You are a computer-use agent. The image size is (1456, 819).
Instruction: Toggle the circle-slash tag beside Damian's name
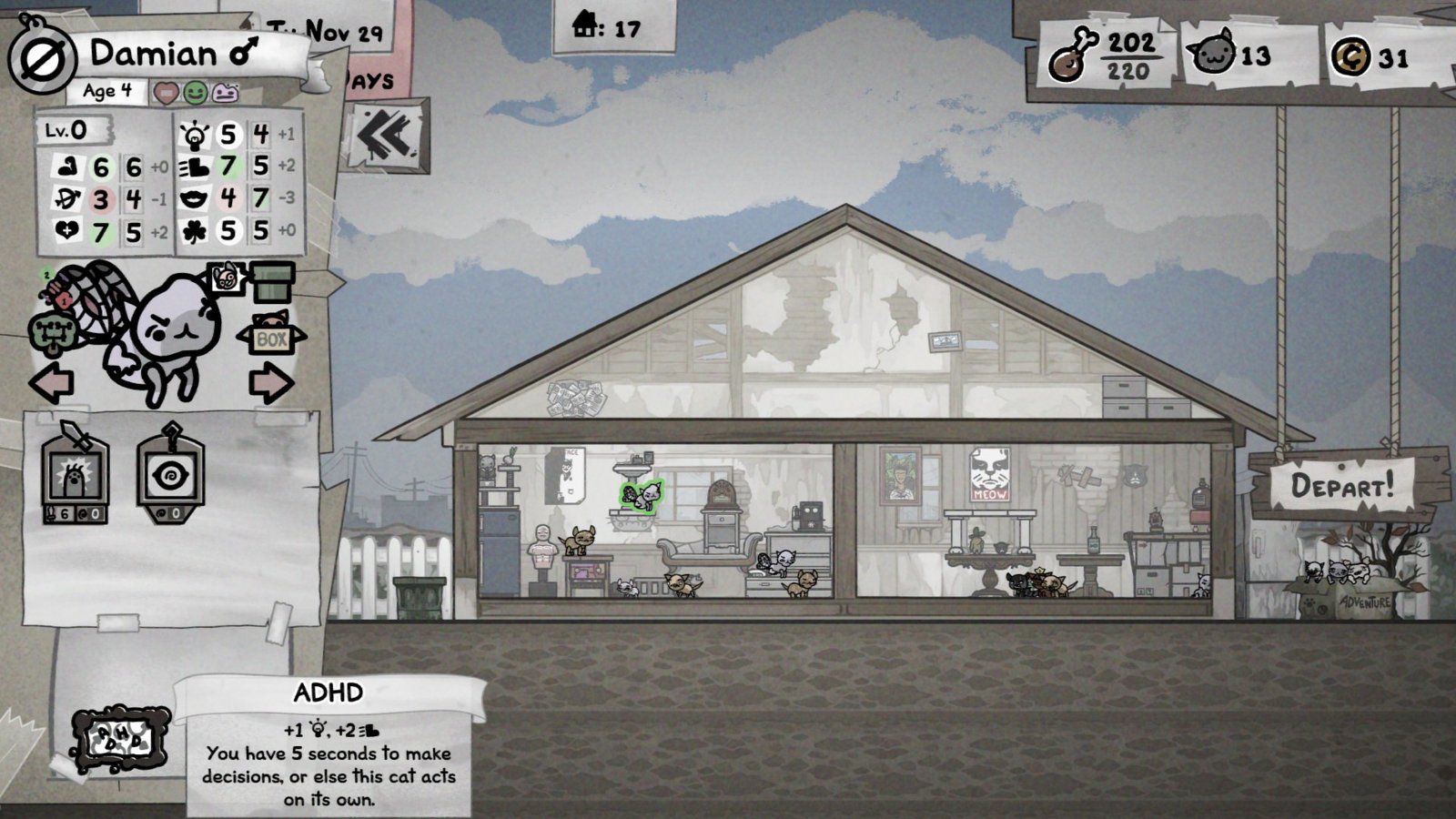click(42, 58)
